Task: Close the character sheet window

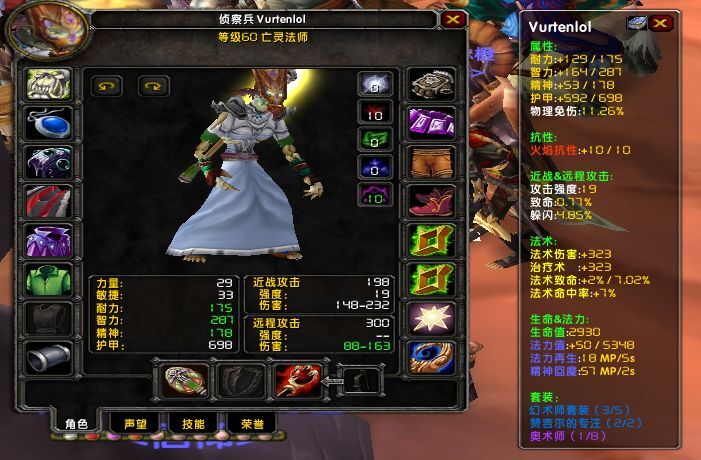Action: pos(453,19)
